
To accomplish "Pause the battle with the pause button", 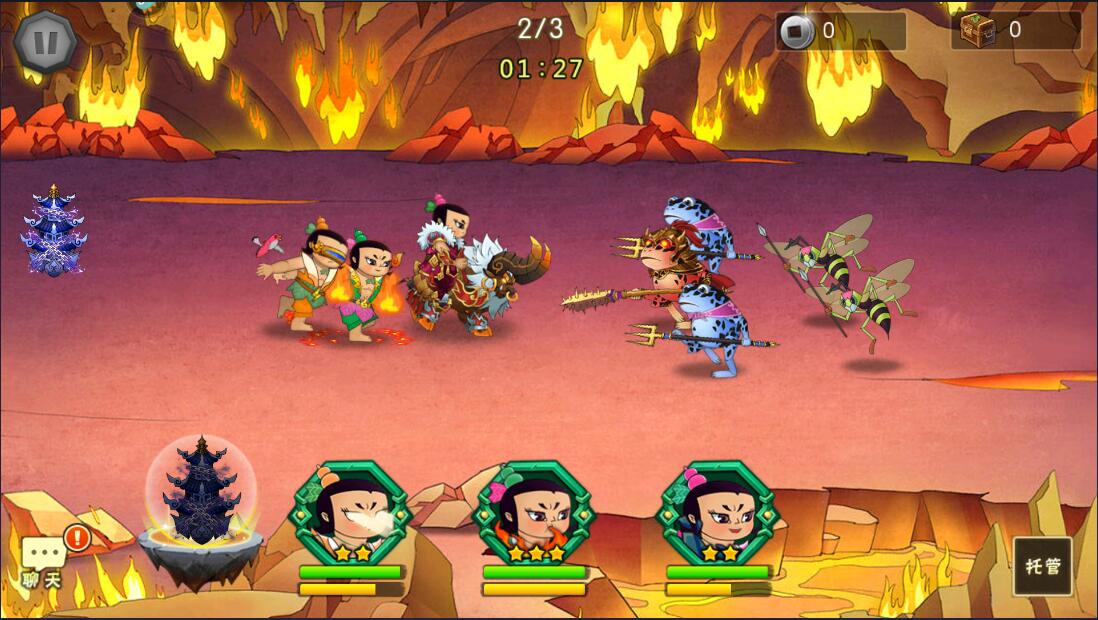I will click(x=46, y=42).
